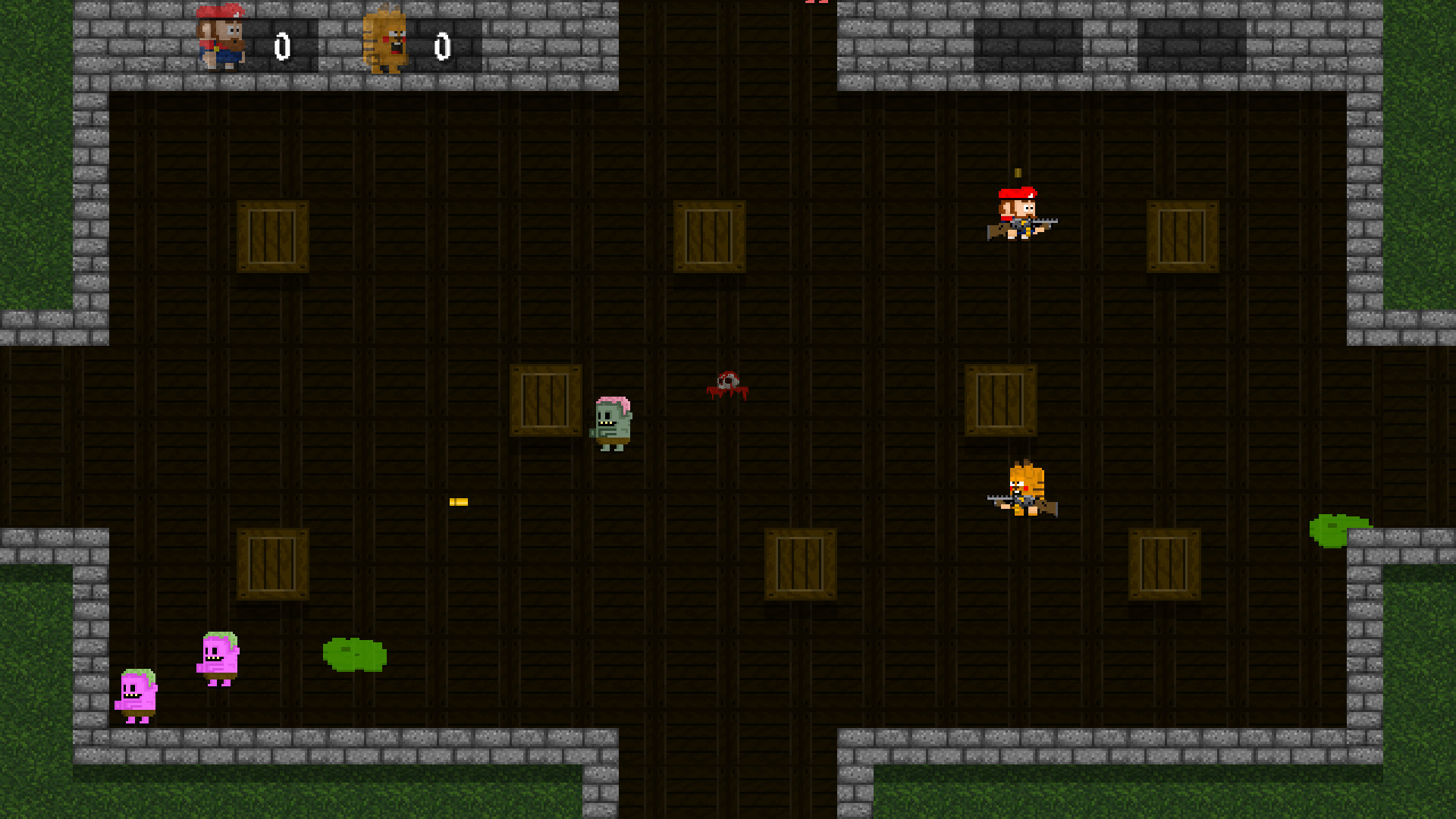Screen dimensions: 1456x819
Task: Click the Mario-style player portrait in the HUD
Action: [x=222, y=38]
